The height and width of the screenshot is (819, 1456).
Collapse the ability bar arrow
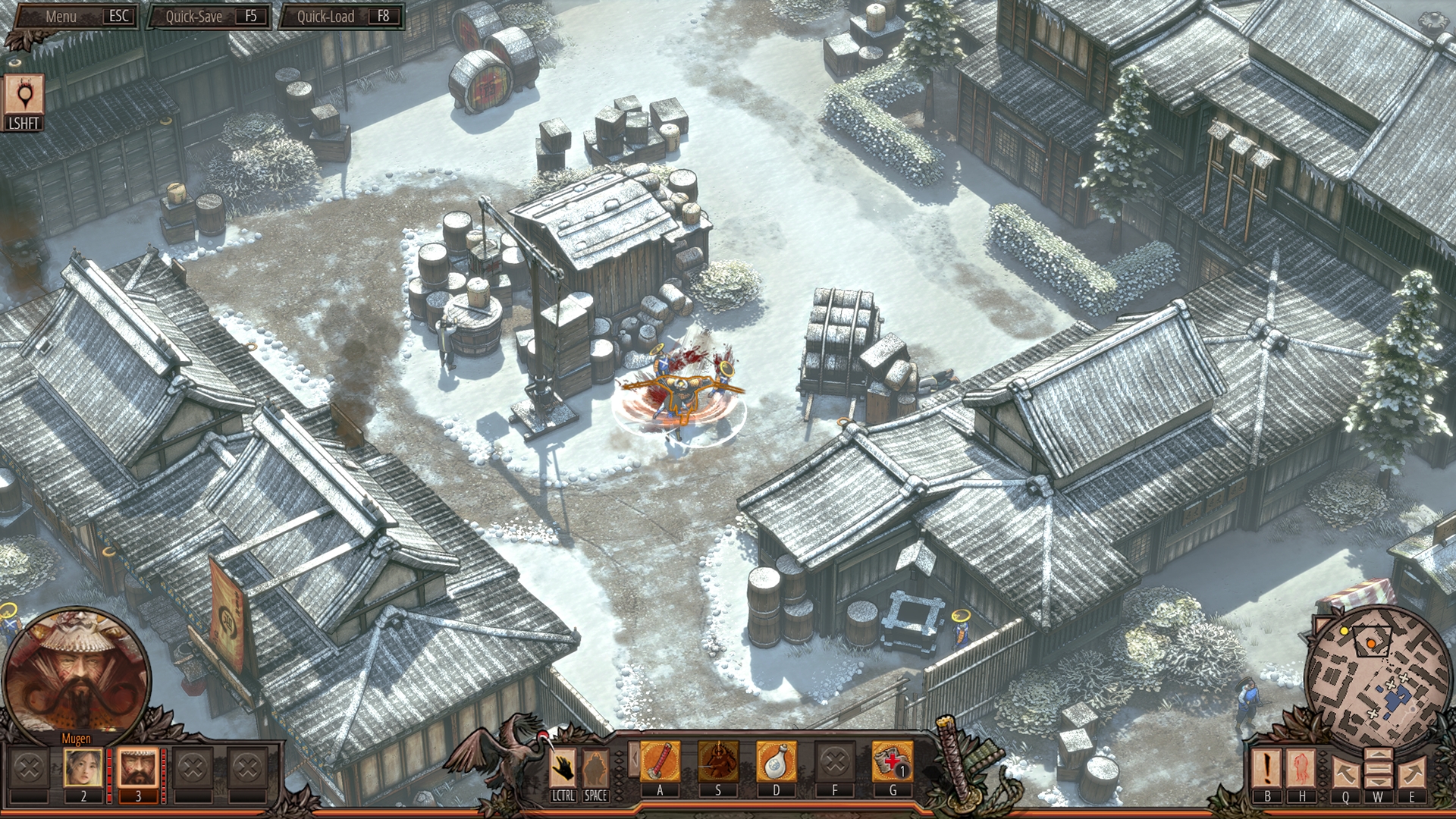click(x=632, y=758)
